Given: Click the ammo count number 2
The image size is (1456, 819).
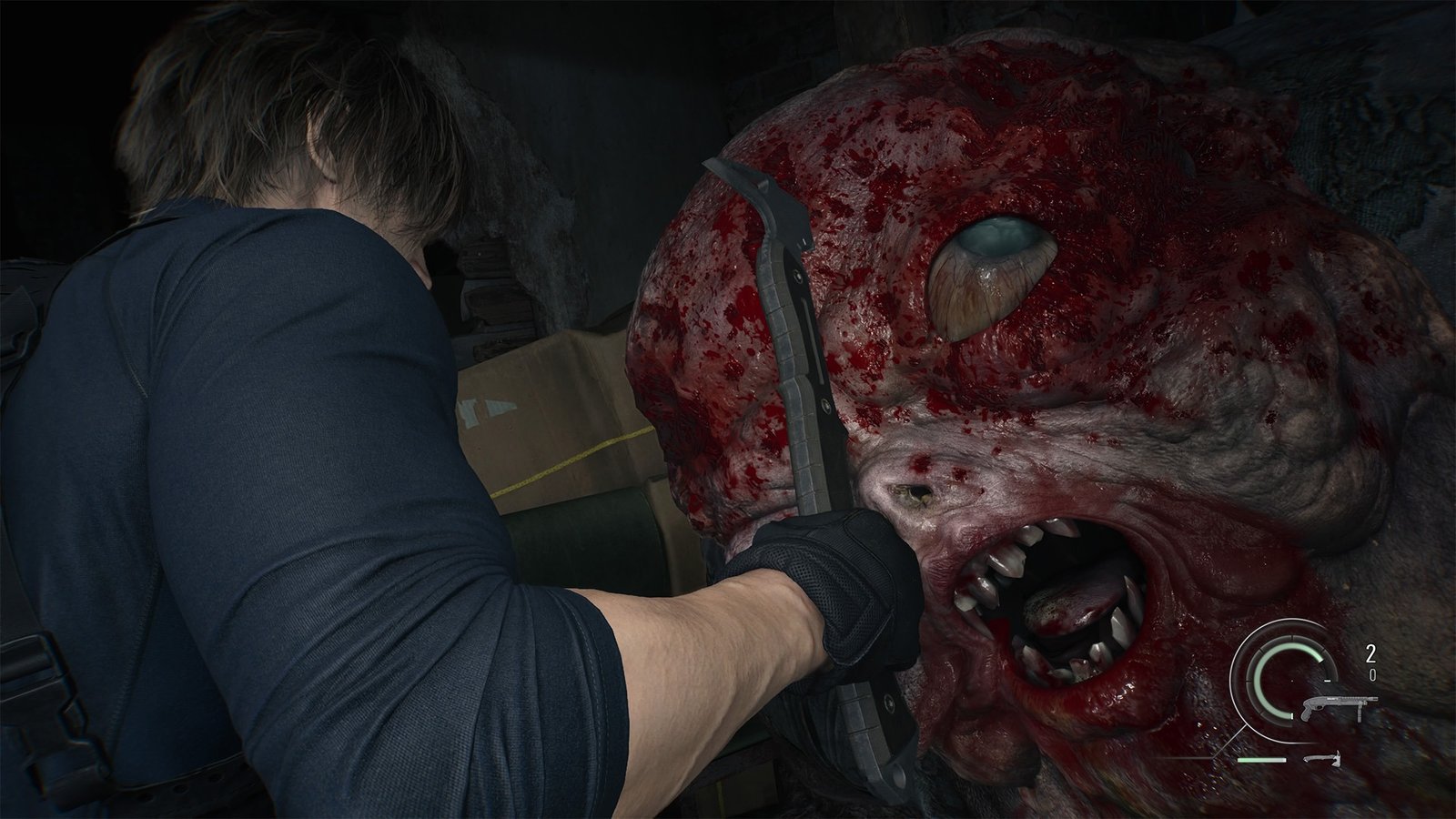Looking at the screenshot, I should click(x=1370, y=653).
